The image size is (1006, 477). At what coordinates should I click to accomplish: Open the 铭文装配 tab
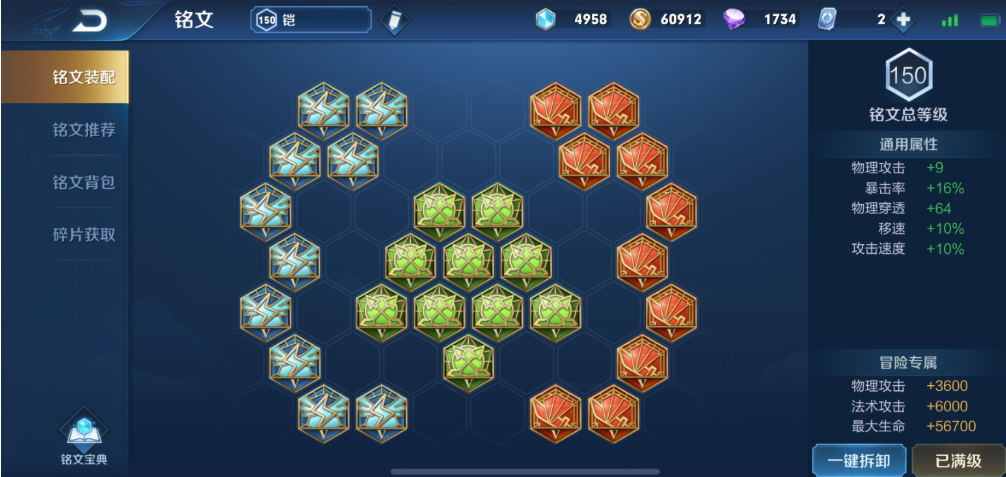point(83,77)
